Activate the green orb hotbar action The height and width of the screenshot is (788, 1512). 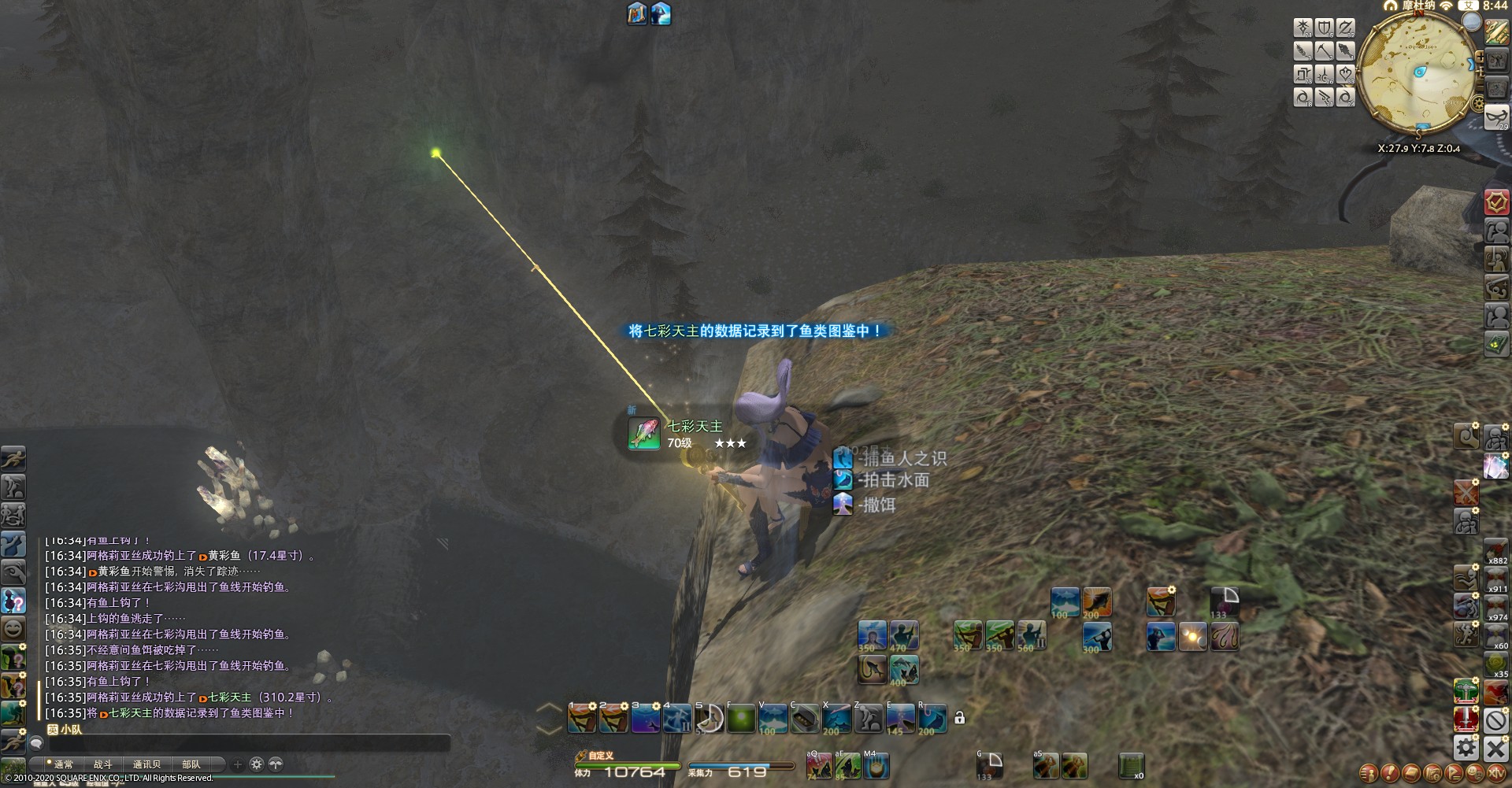point(740,718)
